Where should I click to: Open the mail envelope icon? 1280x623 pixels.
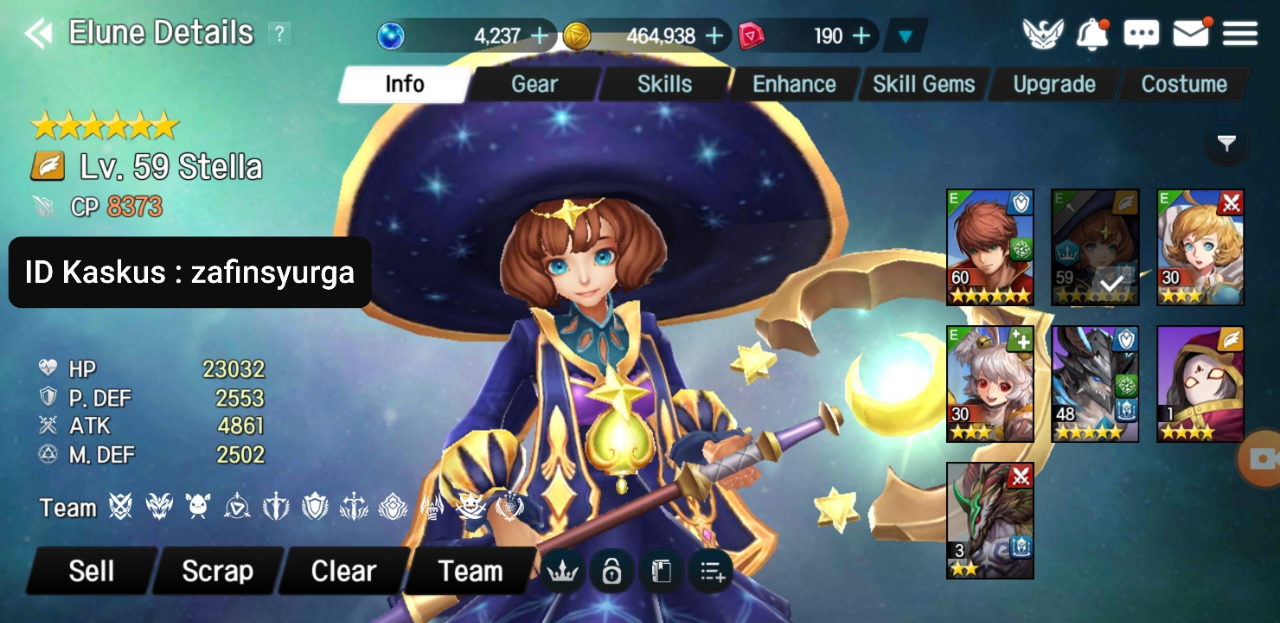pos(1190,35)
